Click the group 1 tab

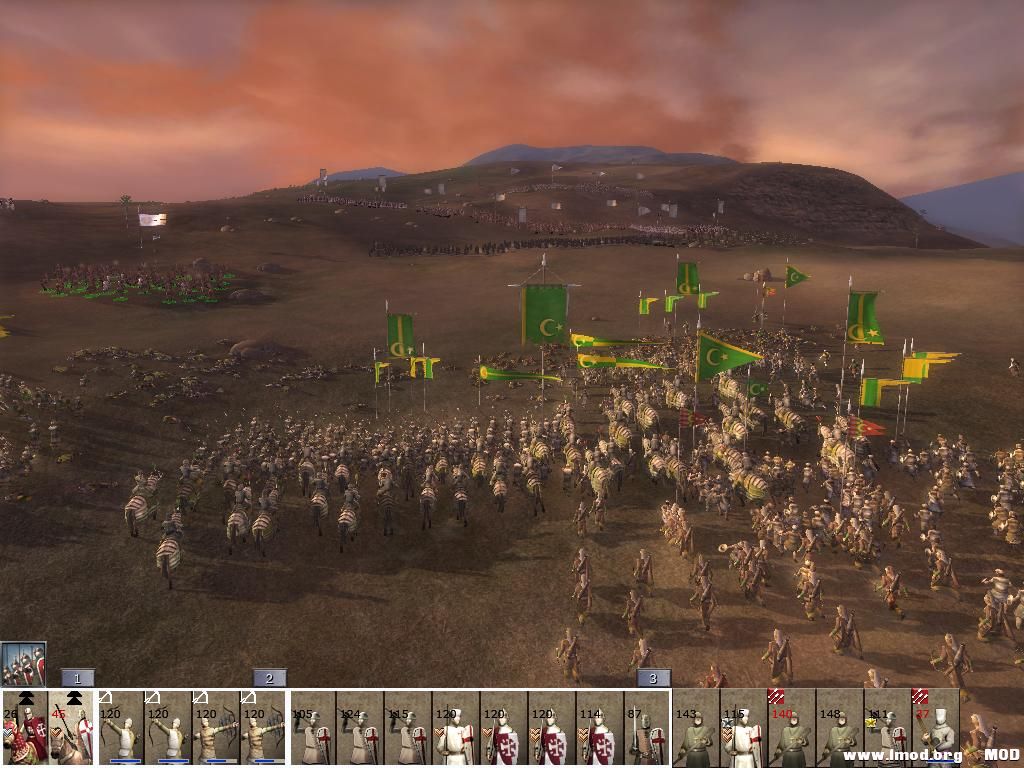pyautogui.click(x=77, y=678)
